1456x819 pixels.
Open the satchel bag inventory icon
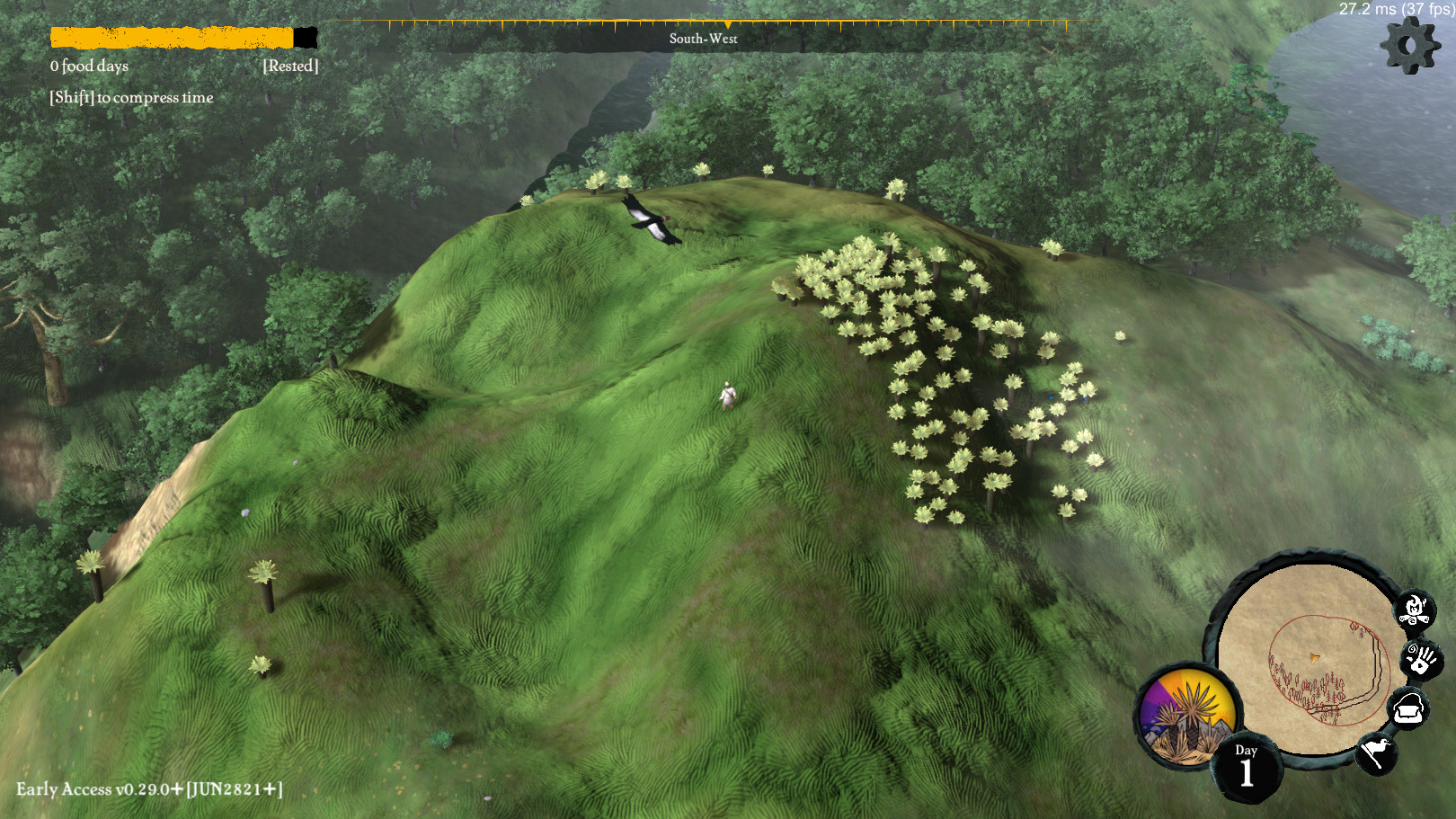pyautogui.click(x=1407, y=709)
